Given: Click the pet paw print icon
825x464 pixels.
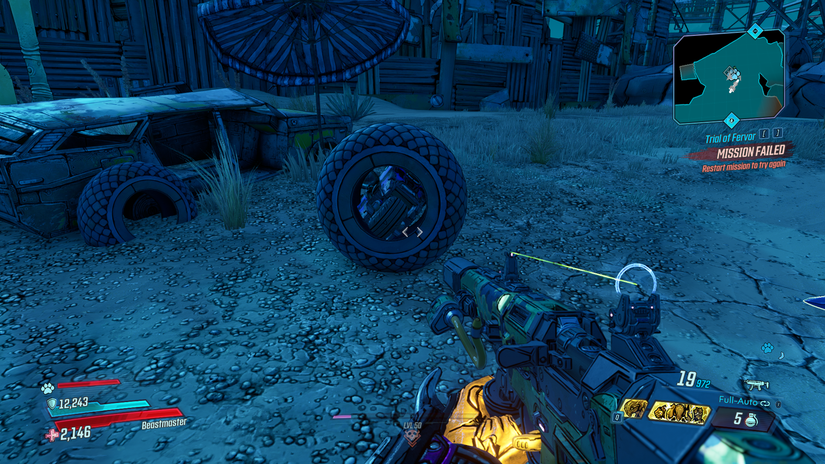Looking at the screenshot, I should point(46,388).
